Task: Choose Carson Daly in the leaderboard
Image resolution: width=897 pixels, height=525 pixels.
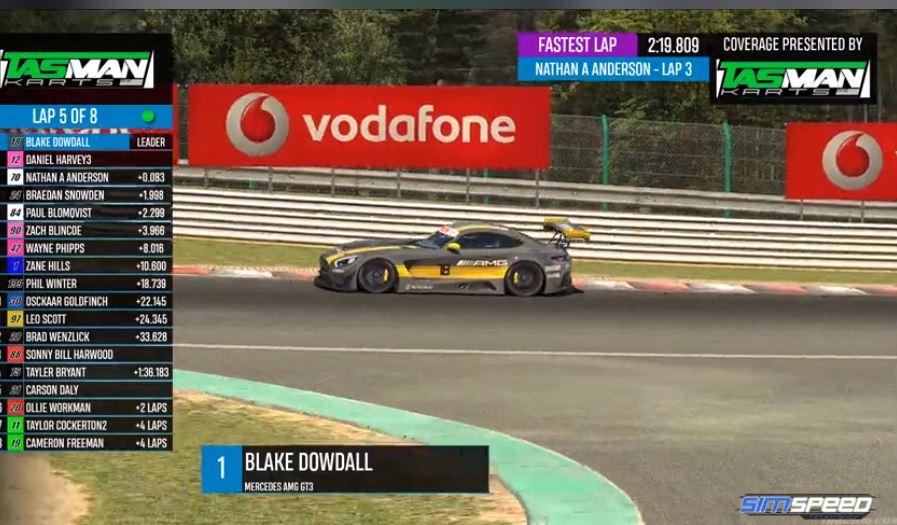Action: point(88,390)
